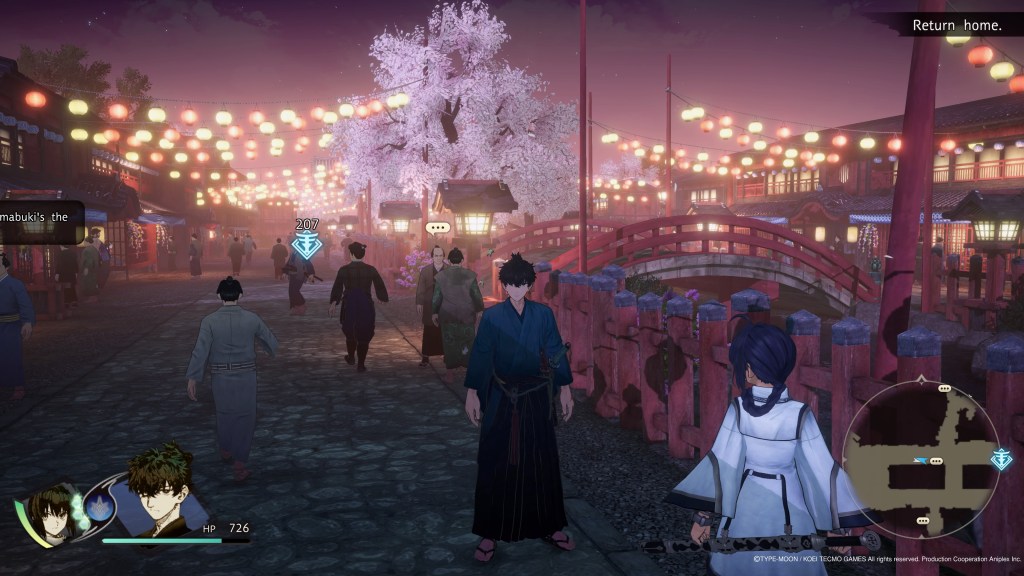Screen dimensions: 1024x576
Task: Click the speech bubble marker beside the minimap player arrow
Action: click(935, 461)
